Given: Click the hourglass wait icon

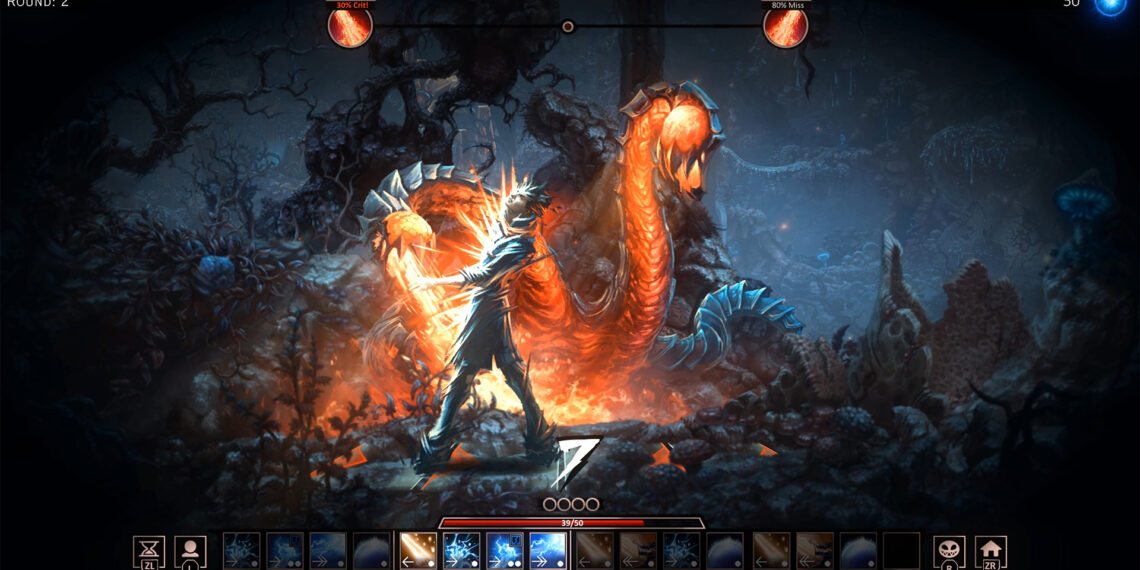Looking at the screenshot, I should pos(149,550).
